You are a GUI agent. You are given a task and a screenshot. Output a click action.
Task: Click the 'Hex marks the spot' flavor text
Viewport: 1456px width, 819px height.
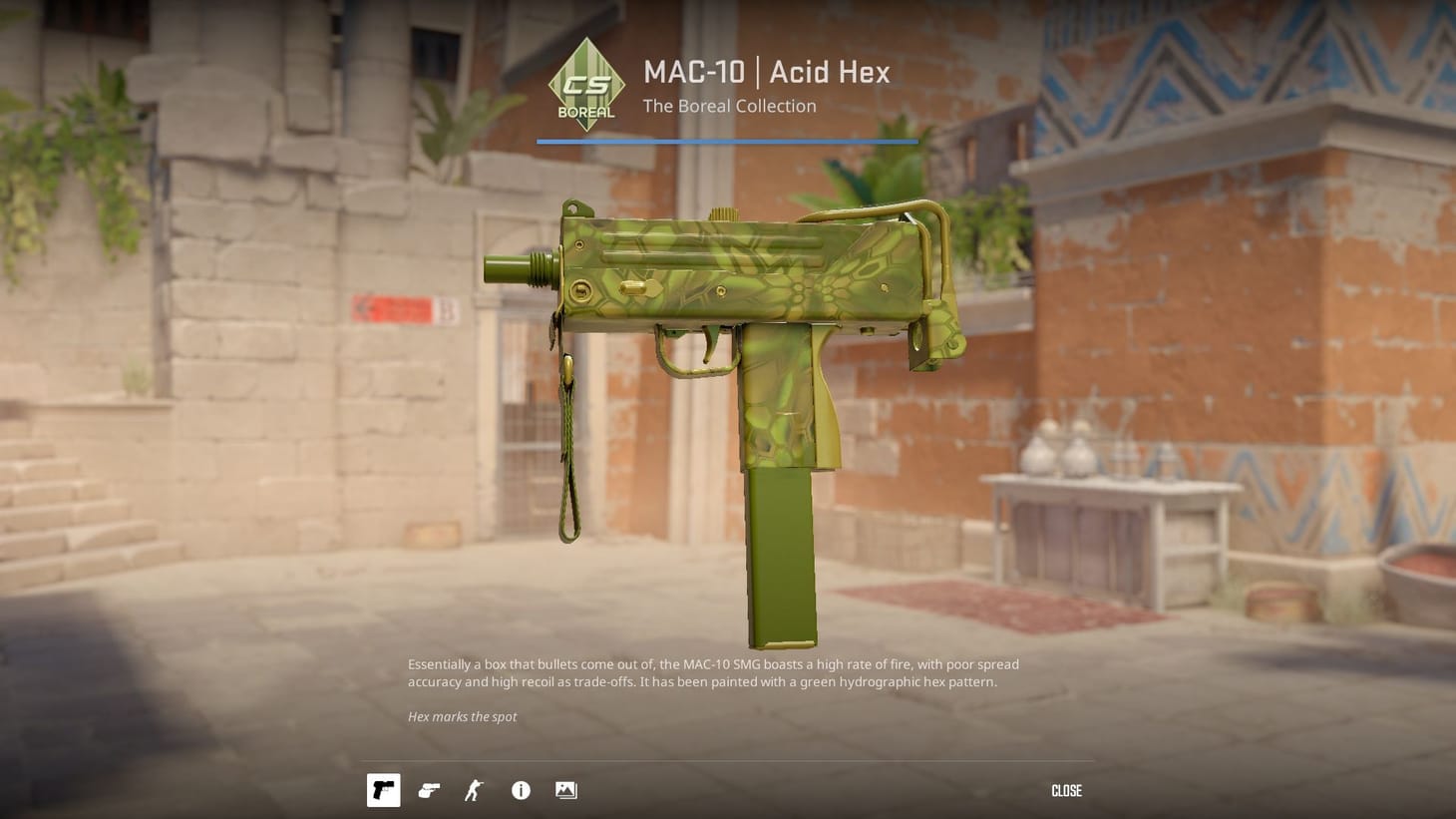point(462,716)
